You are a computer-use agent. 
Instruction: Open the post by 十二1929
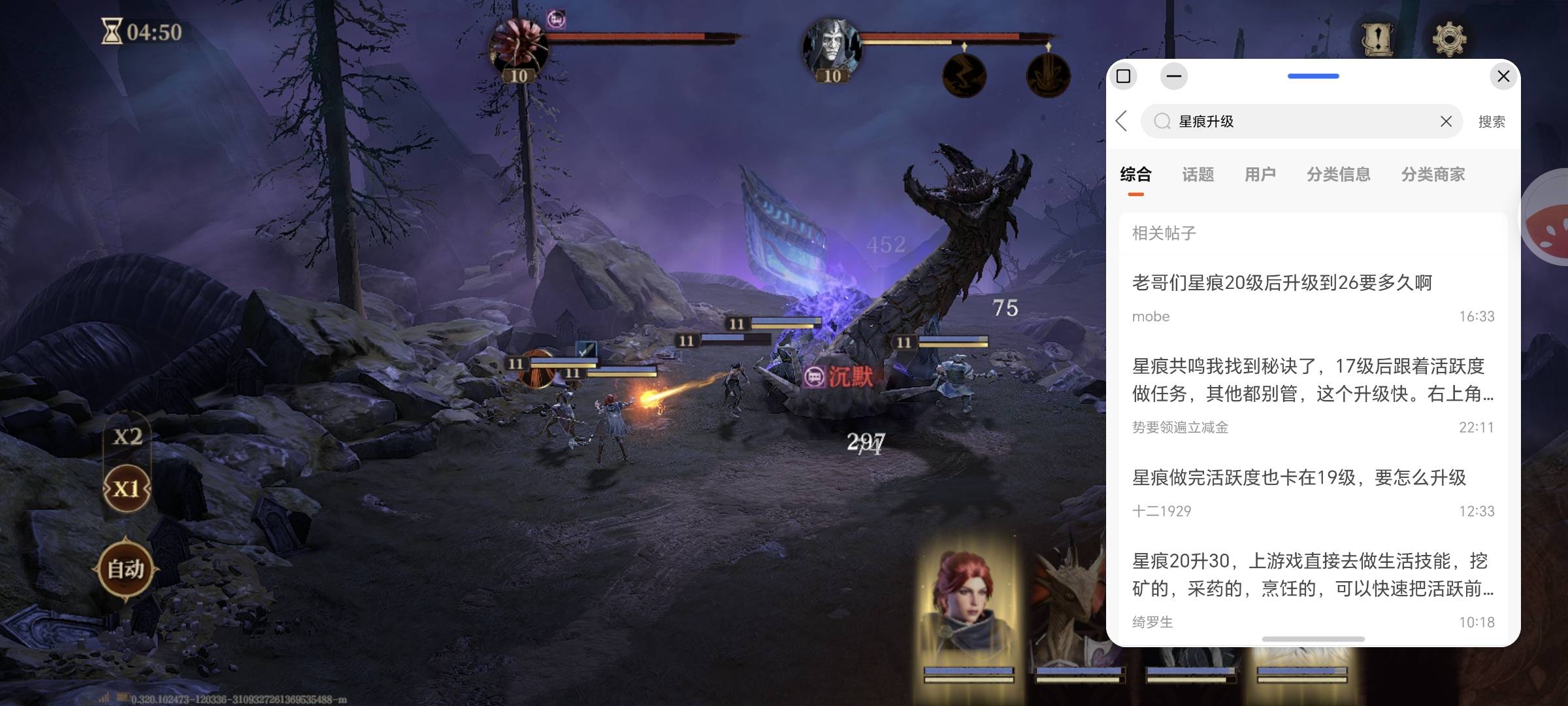click(1299, 478)
